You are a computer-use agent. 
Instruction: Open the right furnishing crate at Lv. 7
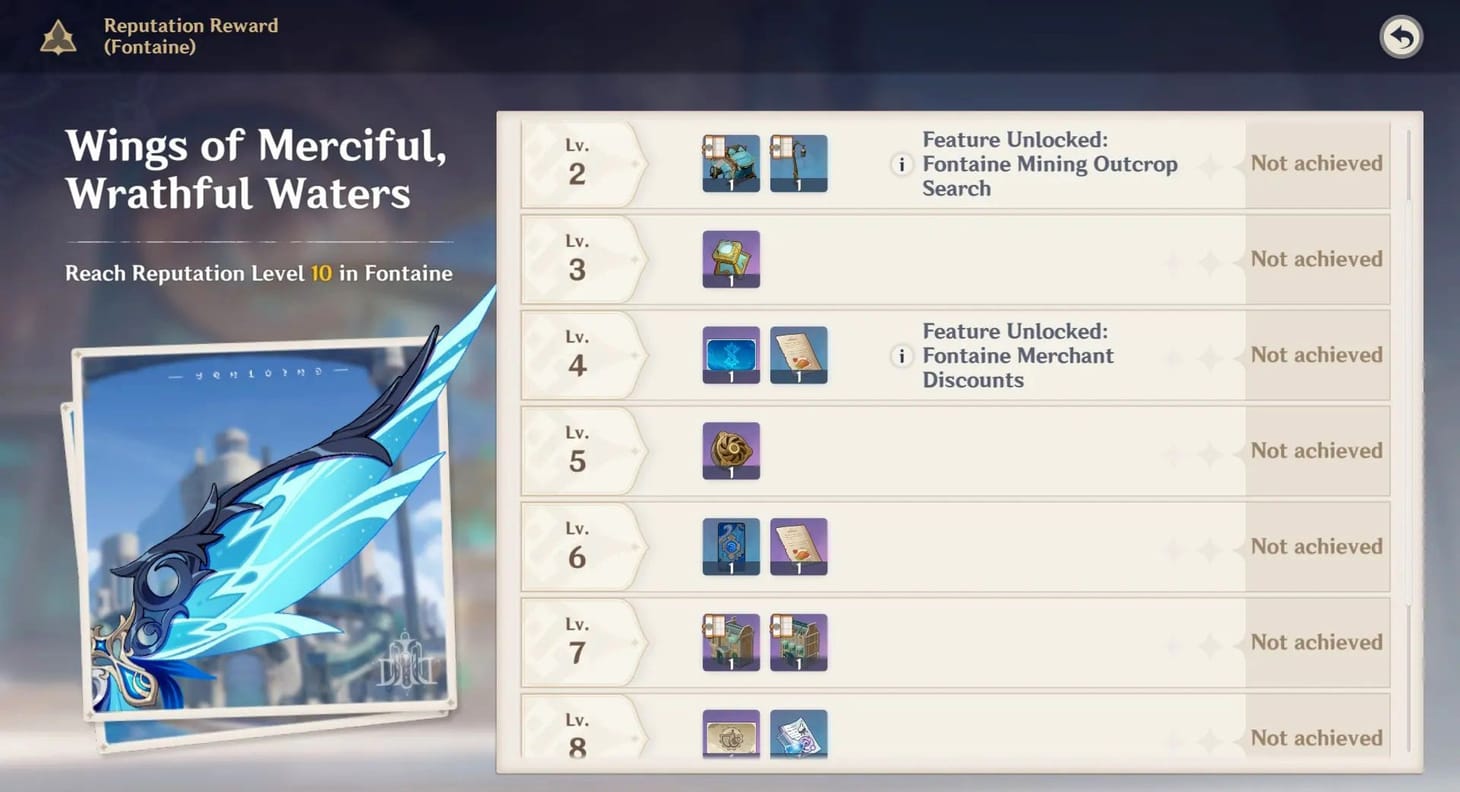click(798, 642)
